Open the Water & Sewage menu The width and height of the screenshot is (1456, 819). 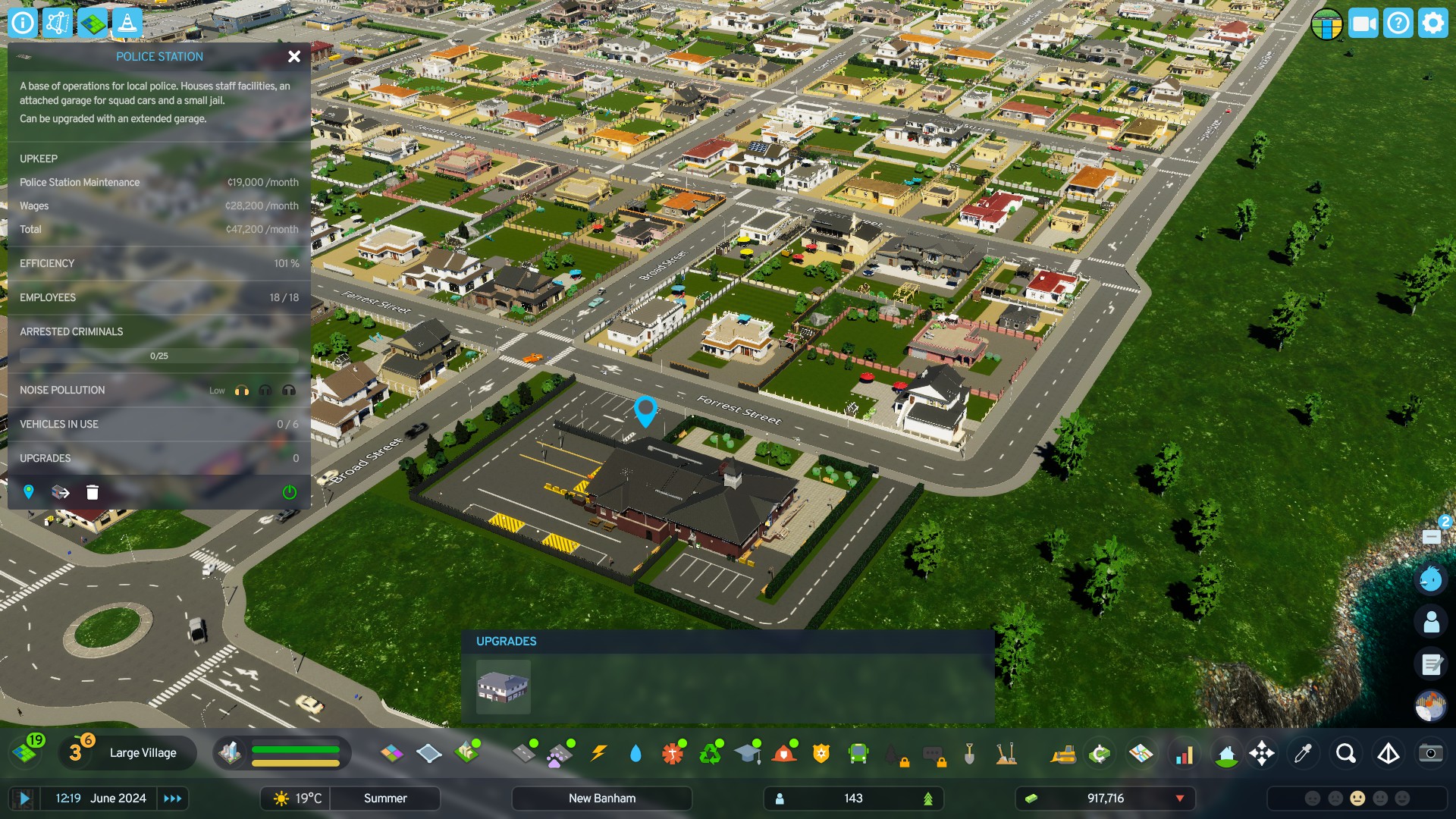click(635, 753)
